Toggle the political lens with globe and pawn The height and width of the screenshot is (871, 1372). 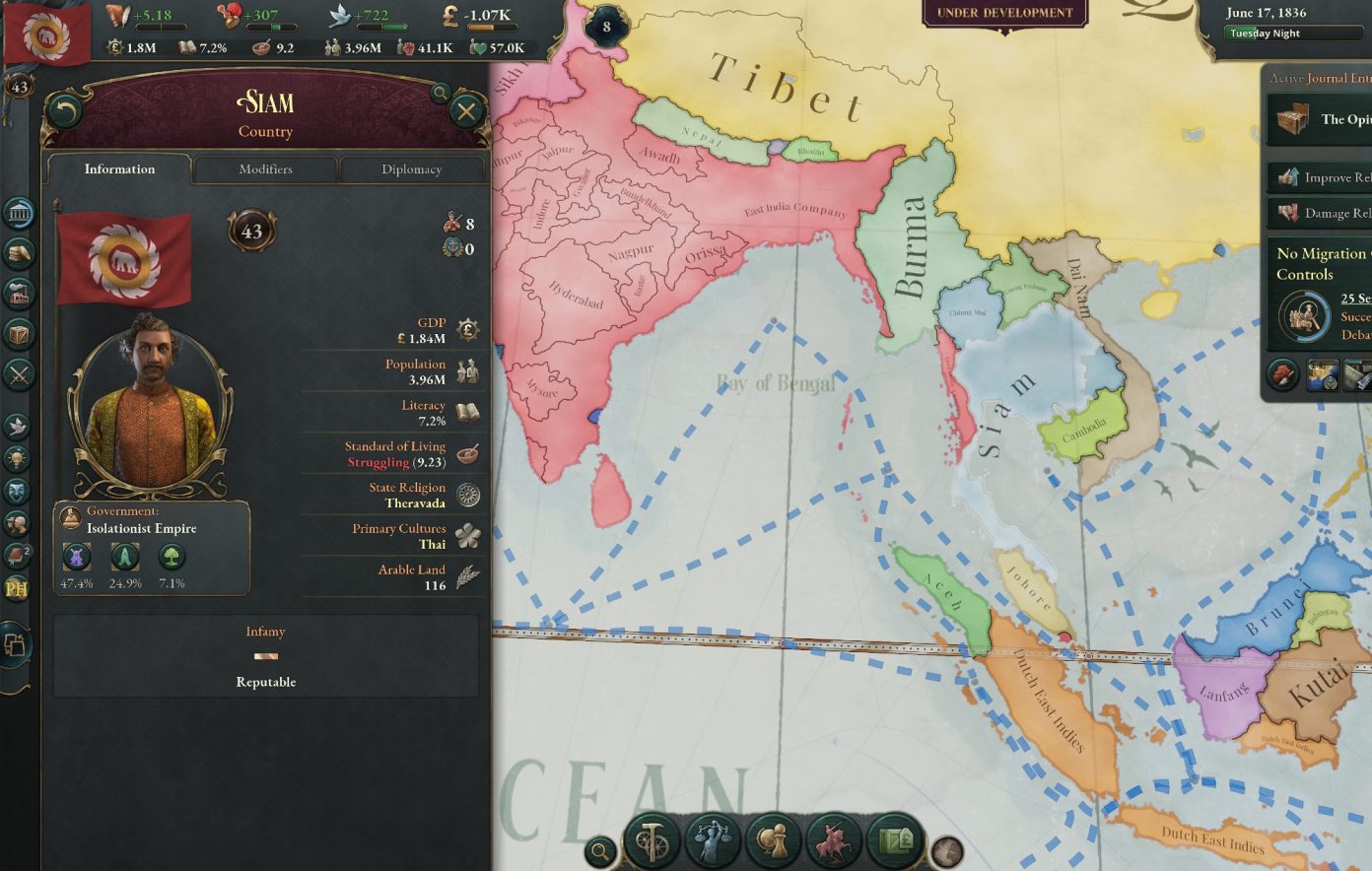[x=774, y=841]
